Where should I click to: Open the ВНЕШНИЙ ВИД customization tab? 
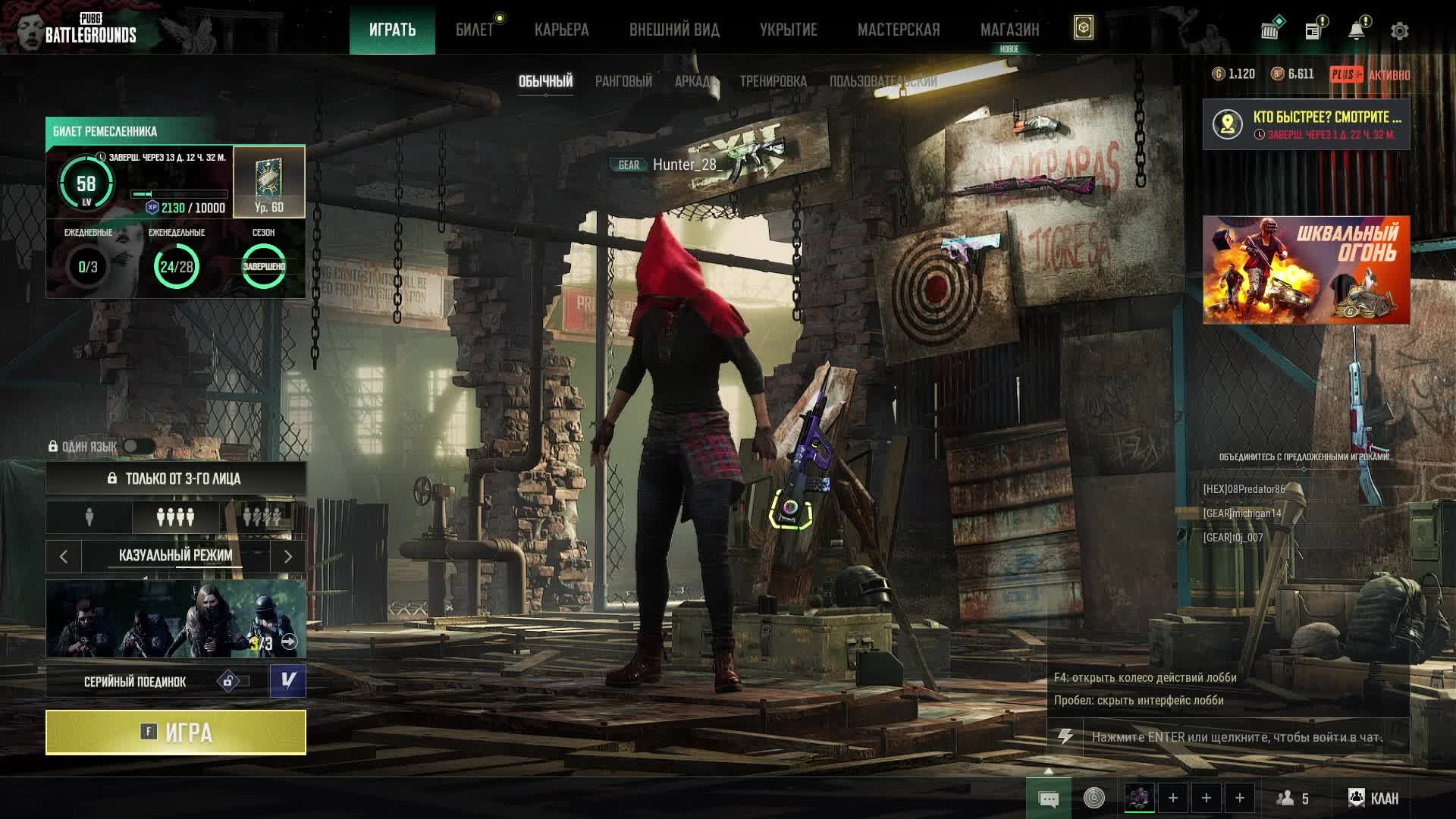point(674,30)
